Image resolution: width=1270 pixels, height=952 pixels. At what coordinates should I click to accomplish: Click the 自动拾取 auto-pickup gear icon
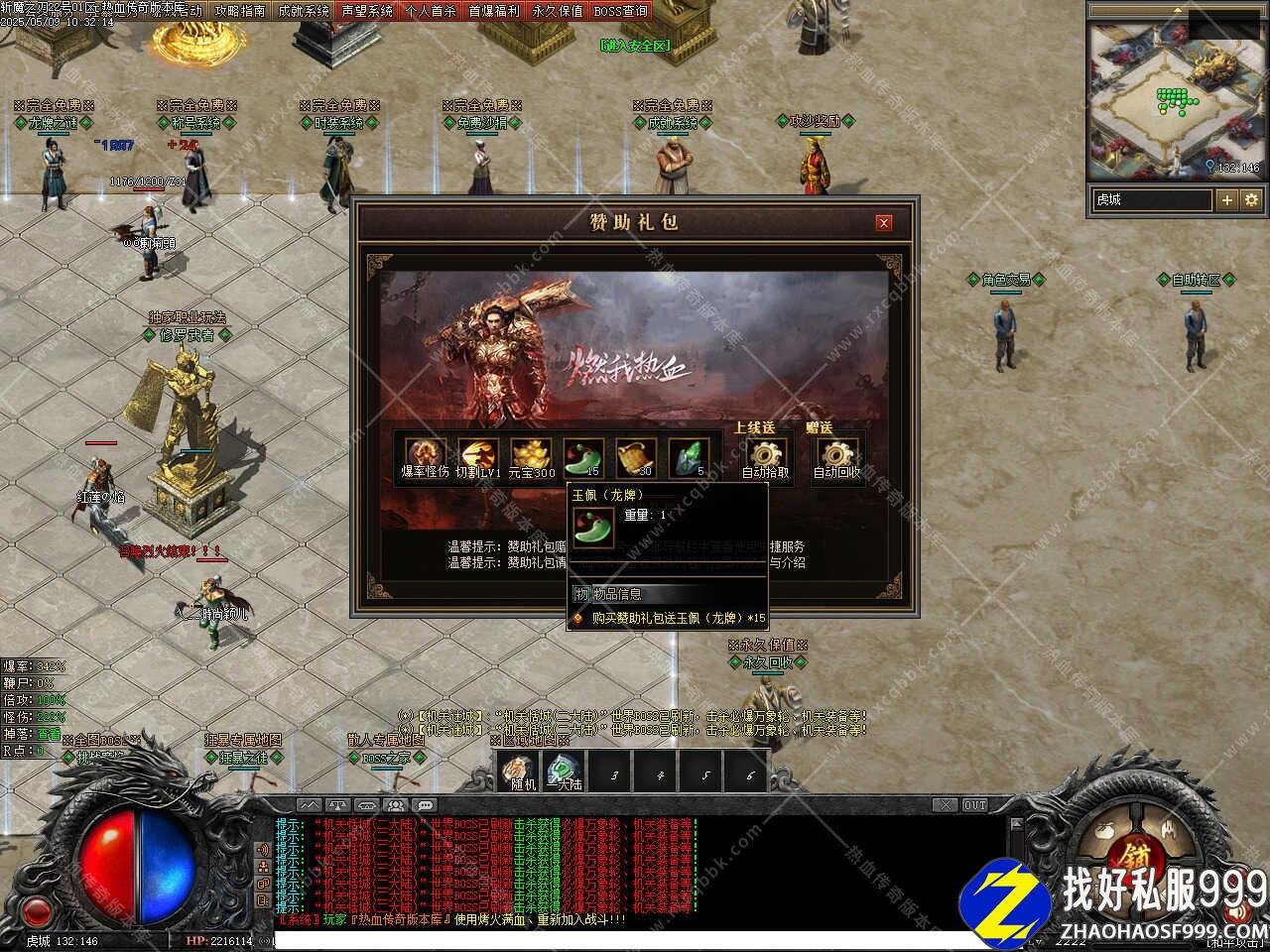tap(766, 454)
